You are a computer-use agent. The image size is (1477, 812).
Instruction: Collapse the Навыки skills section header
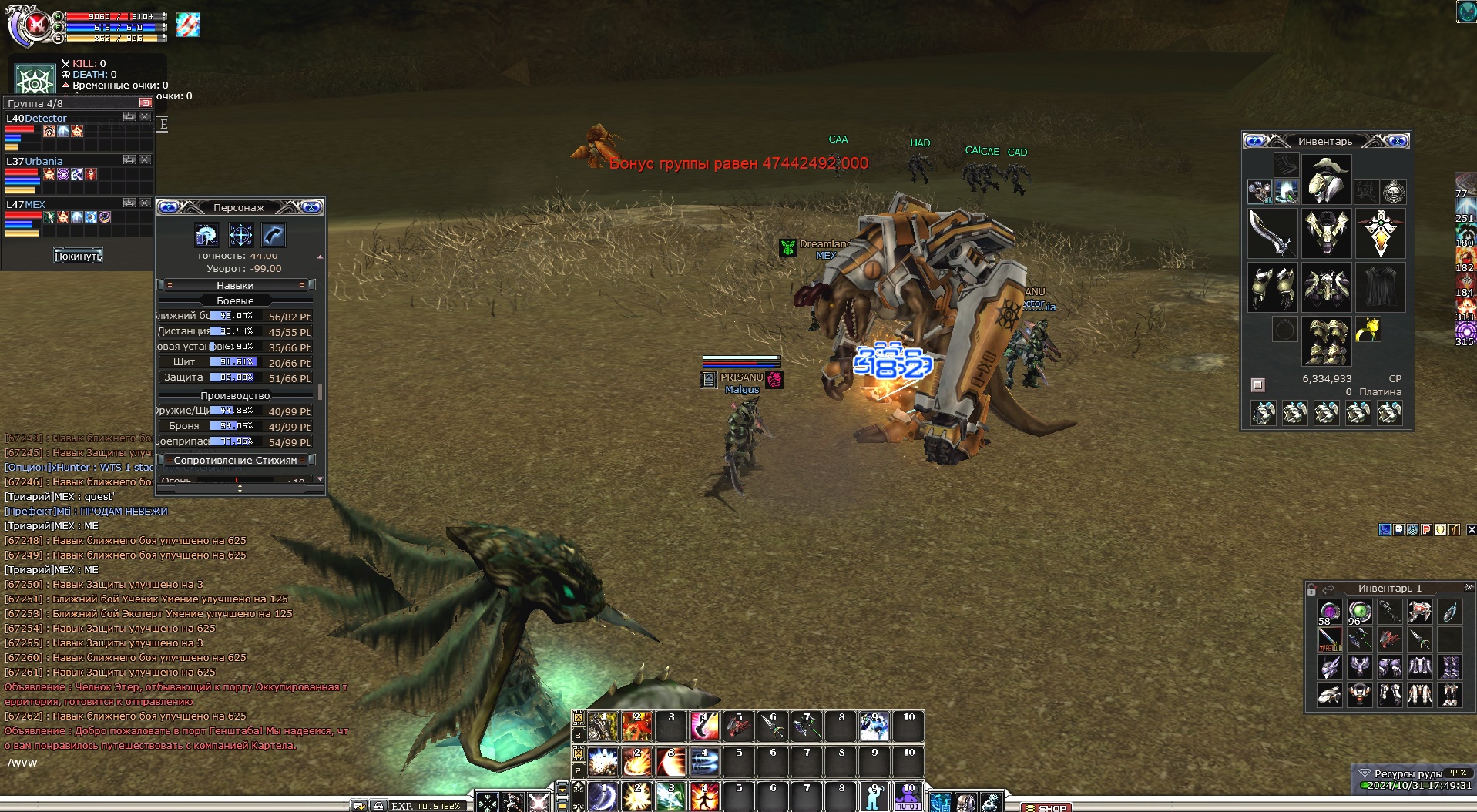235,285
